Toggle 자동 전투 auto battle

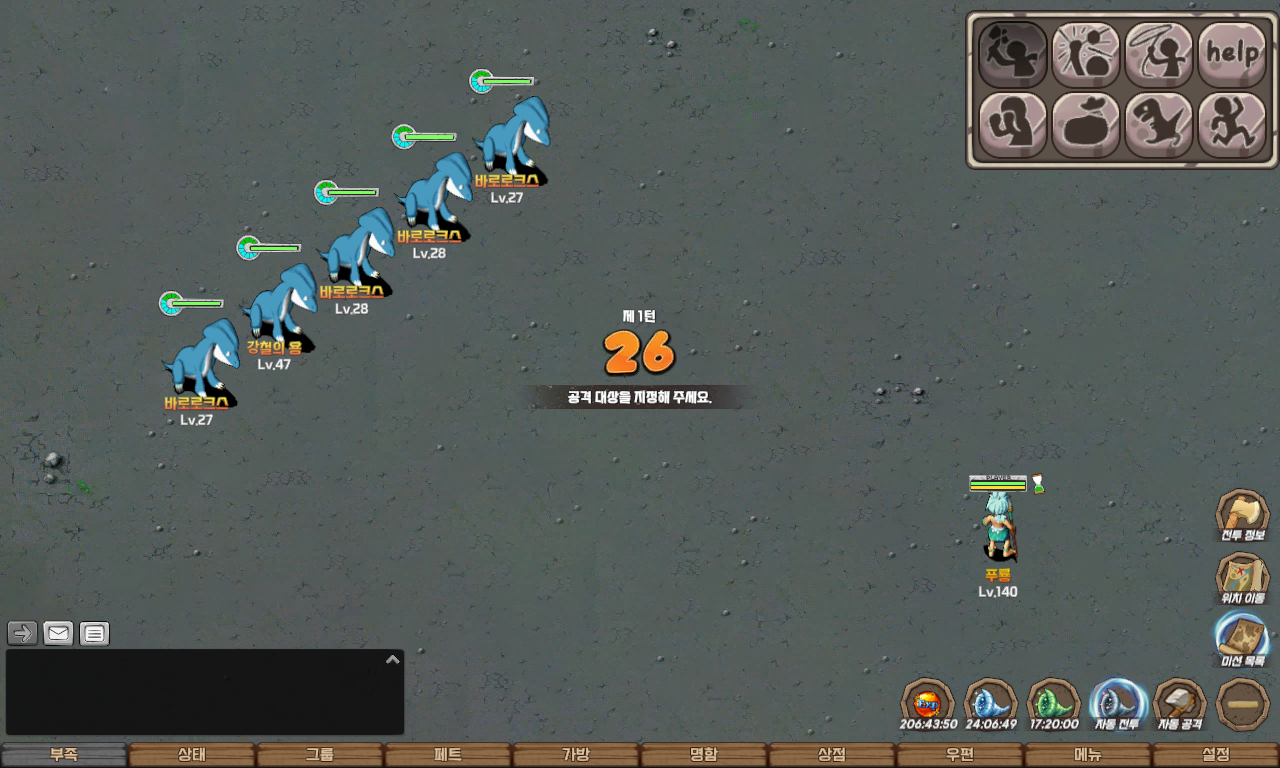coord(1117,704)
